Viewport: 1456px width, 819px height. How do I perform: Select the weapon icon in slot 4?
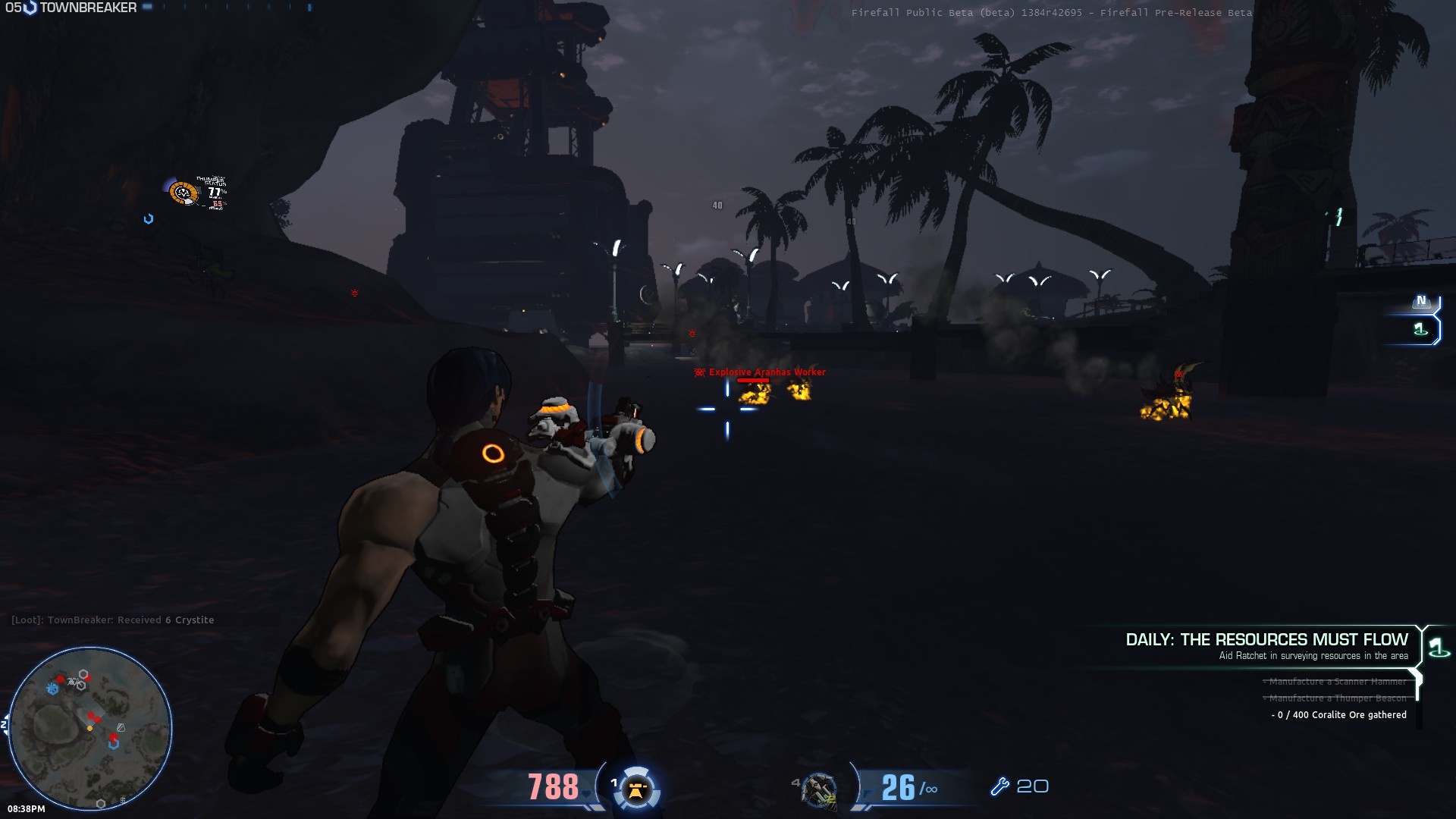pos(820,789)
